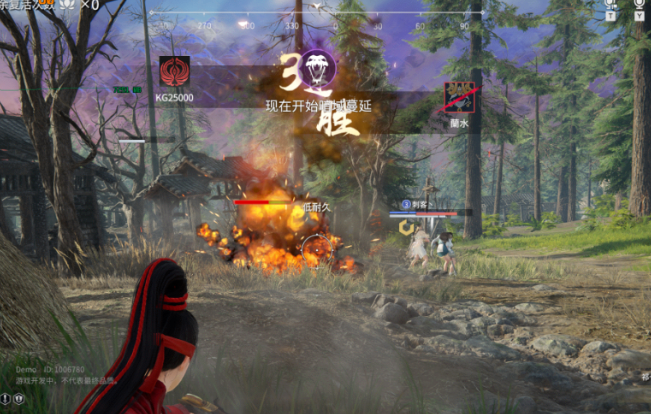
Task: Select the crossed-out 蘭水 team emblem
Action: (460, 97)
